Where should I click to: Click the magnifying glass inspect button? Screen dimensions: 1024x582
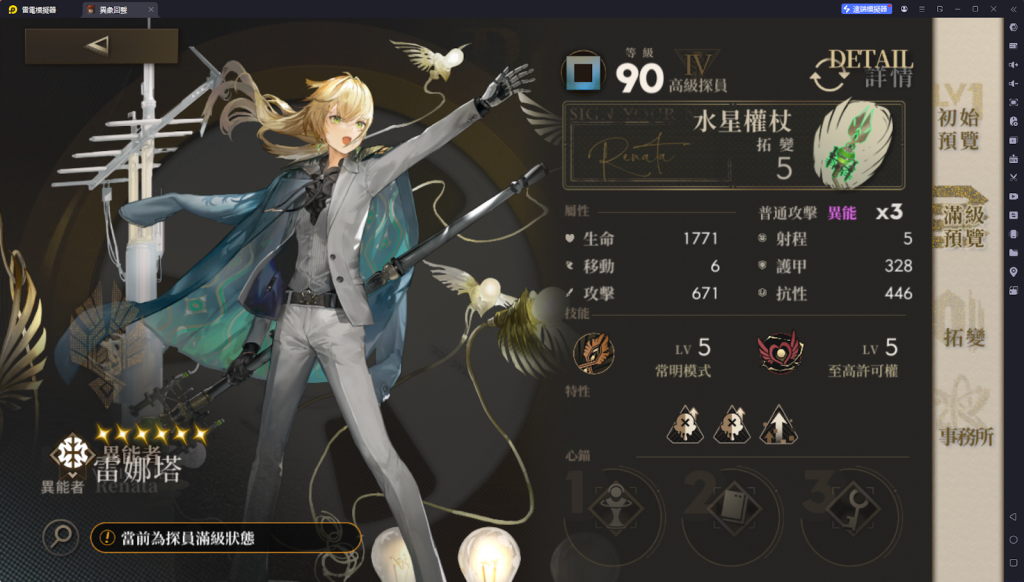(61, 538)
